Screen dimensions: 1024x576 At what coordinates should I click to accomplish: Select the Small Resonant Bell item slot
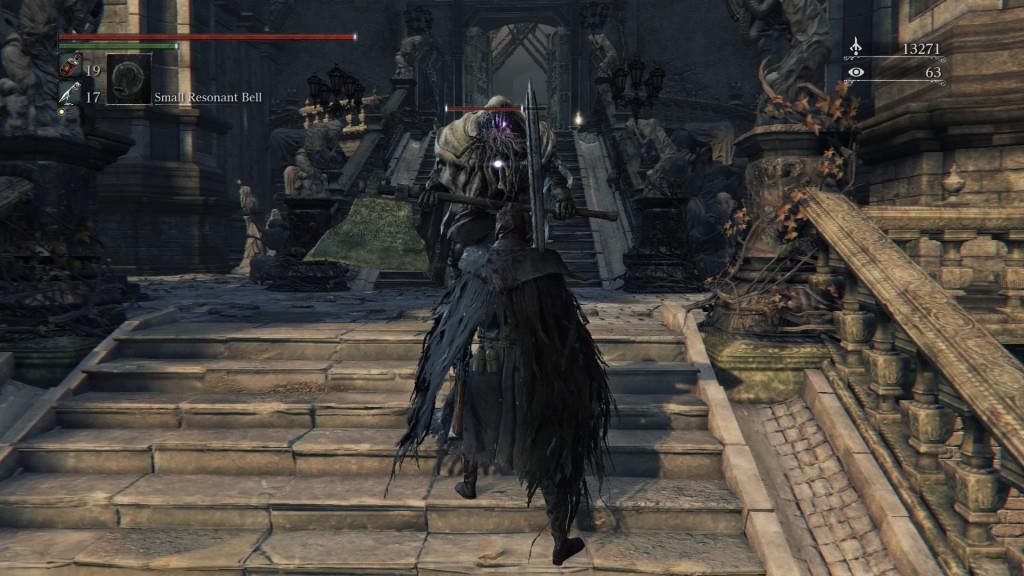129,79
